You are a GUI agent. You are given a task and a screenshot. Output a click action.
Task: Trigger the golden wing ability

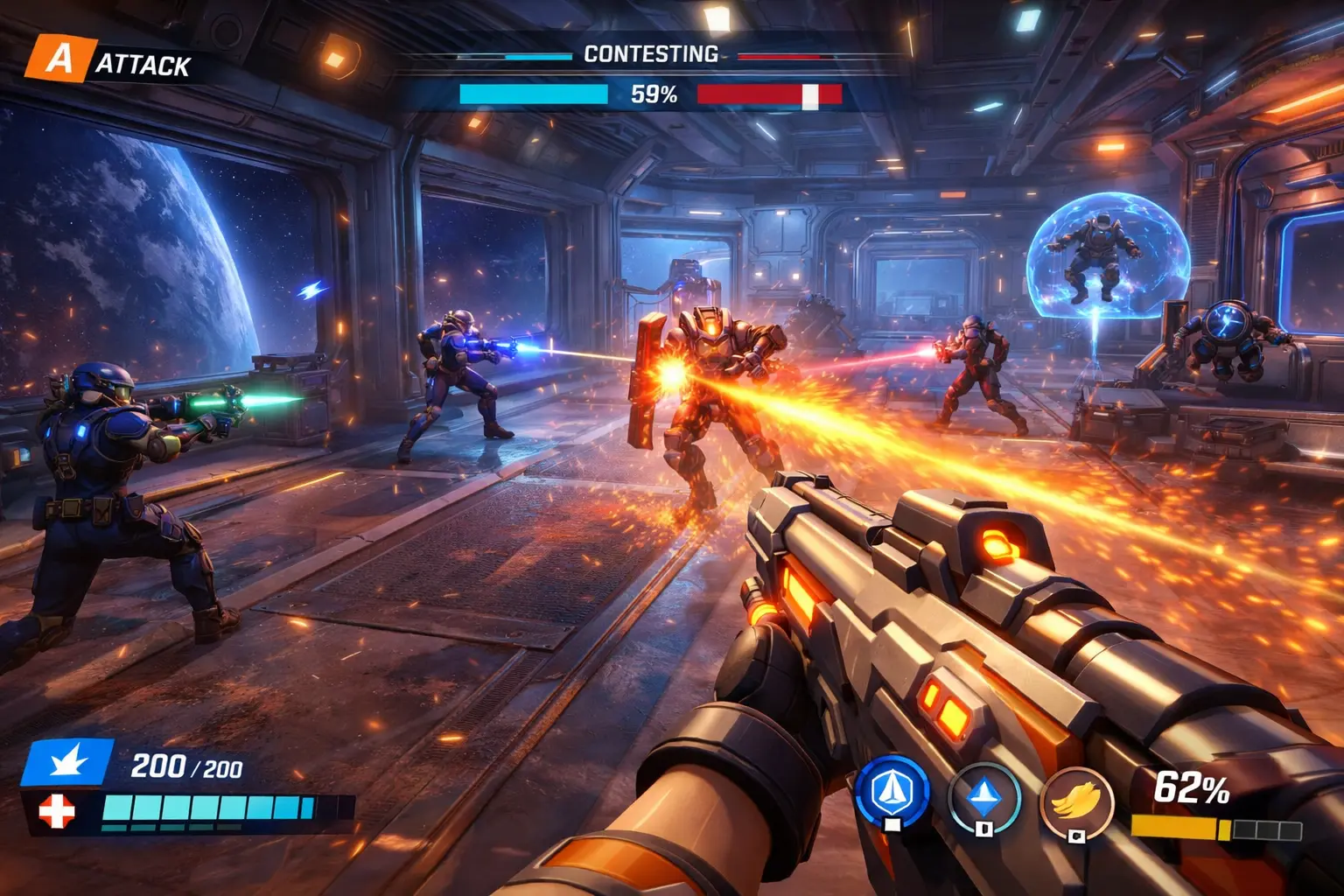(1076, 801)
